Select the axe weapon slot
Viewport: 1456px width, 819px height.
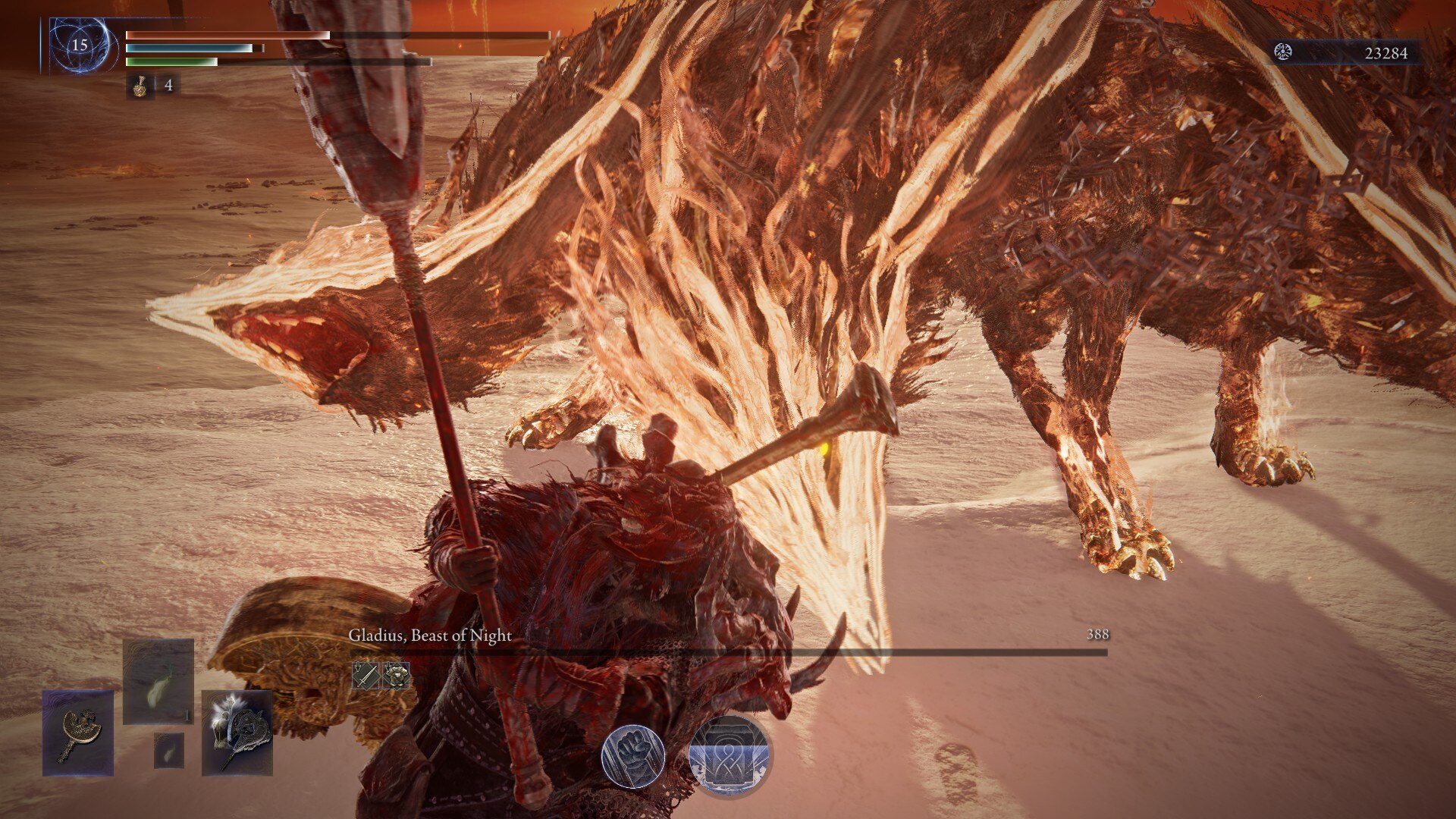click(78, 733)
